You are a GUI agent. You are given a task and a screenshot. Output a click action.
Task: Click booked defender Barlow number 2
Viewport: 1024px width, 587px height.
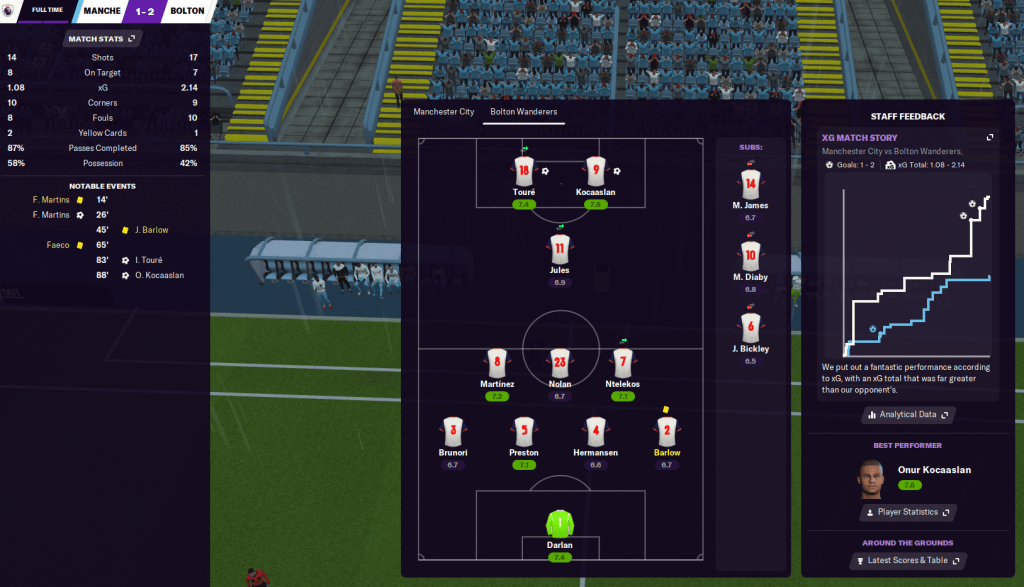pyautogui.click(x=666, y=431)
